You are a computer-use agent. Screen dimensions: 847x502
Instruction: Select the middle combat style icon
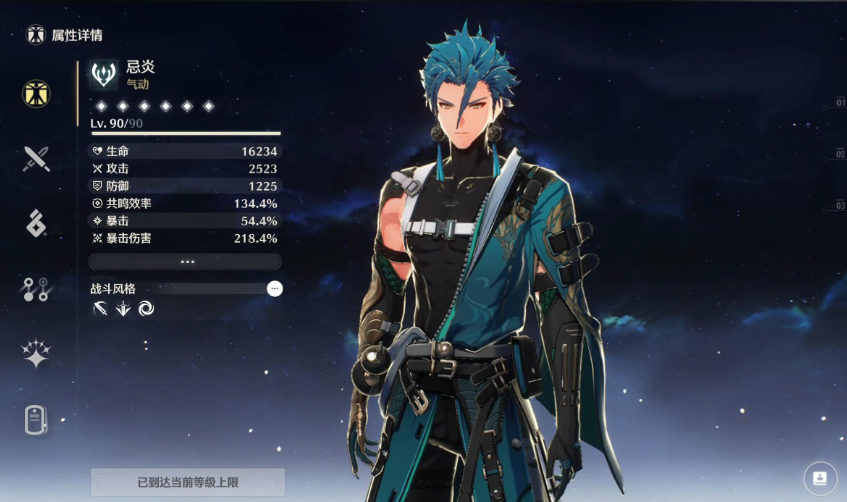(122, 309)
